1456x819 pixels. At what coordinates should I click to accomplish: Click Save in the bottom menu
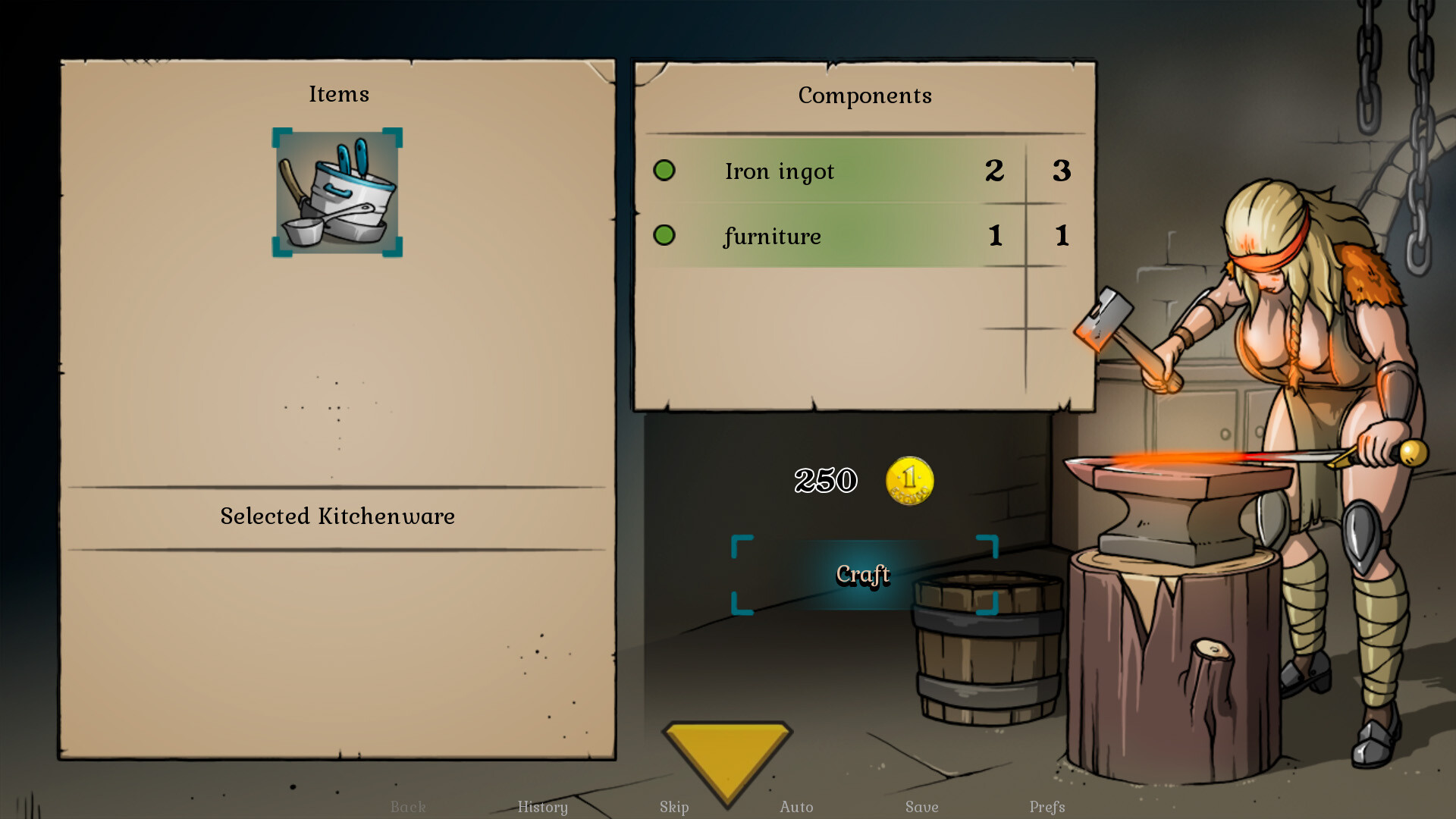921,807
